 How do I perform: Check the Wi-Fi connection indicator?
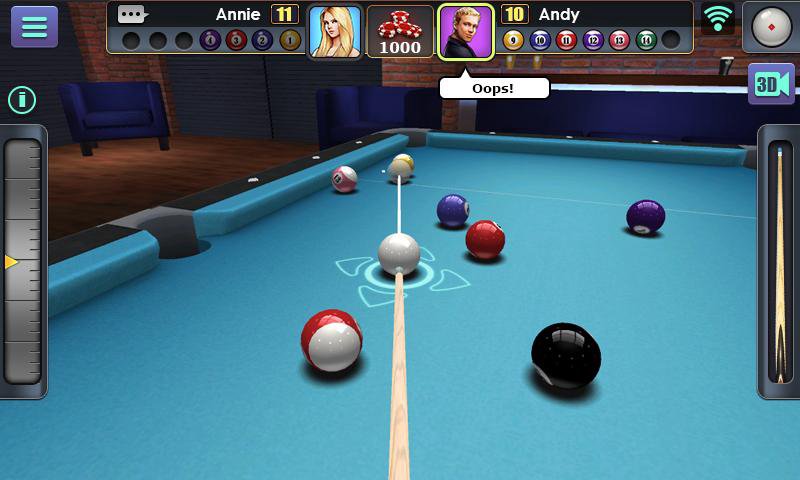717,17
